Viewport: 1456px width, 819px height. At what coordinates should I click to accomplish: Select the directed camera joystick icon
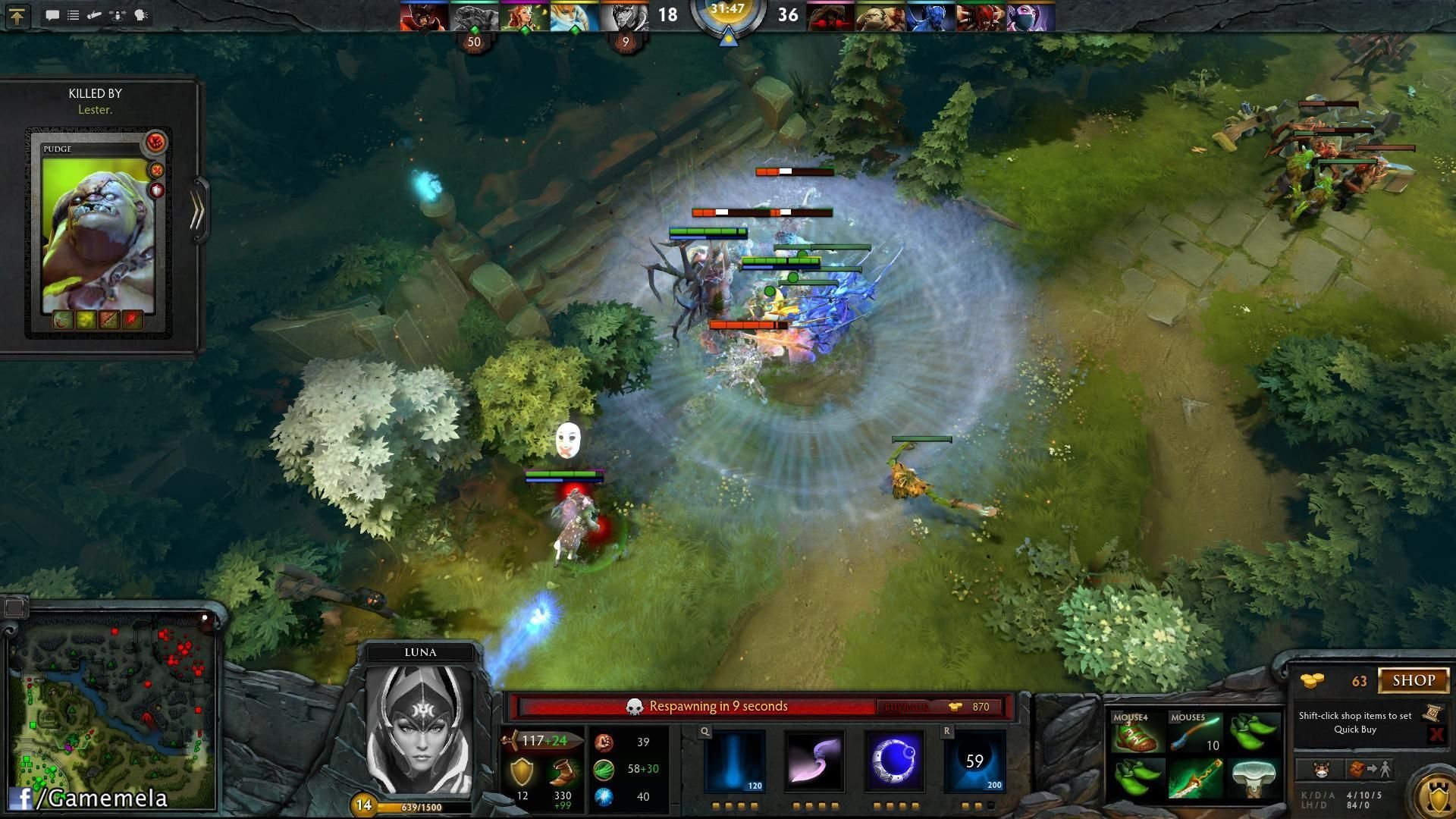coord(116,14)
